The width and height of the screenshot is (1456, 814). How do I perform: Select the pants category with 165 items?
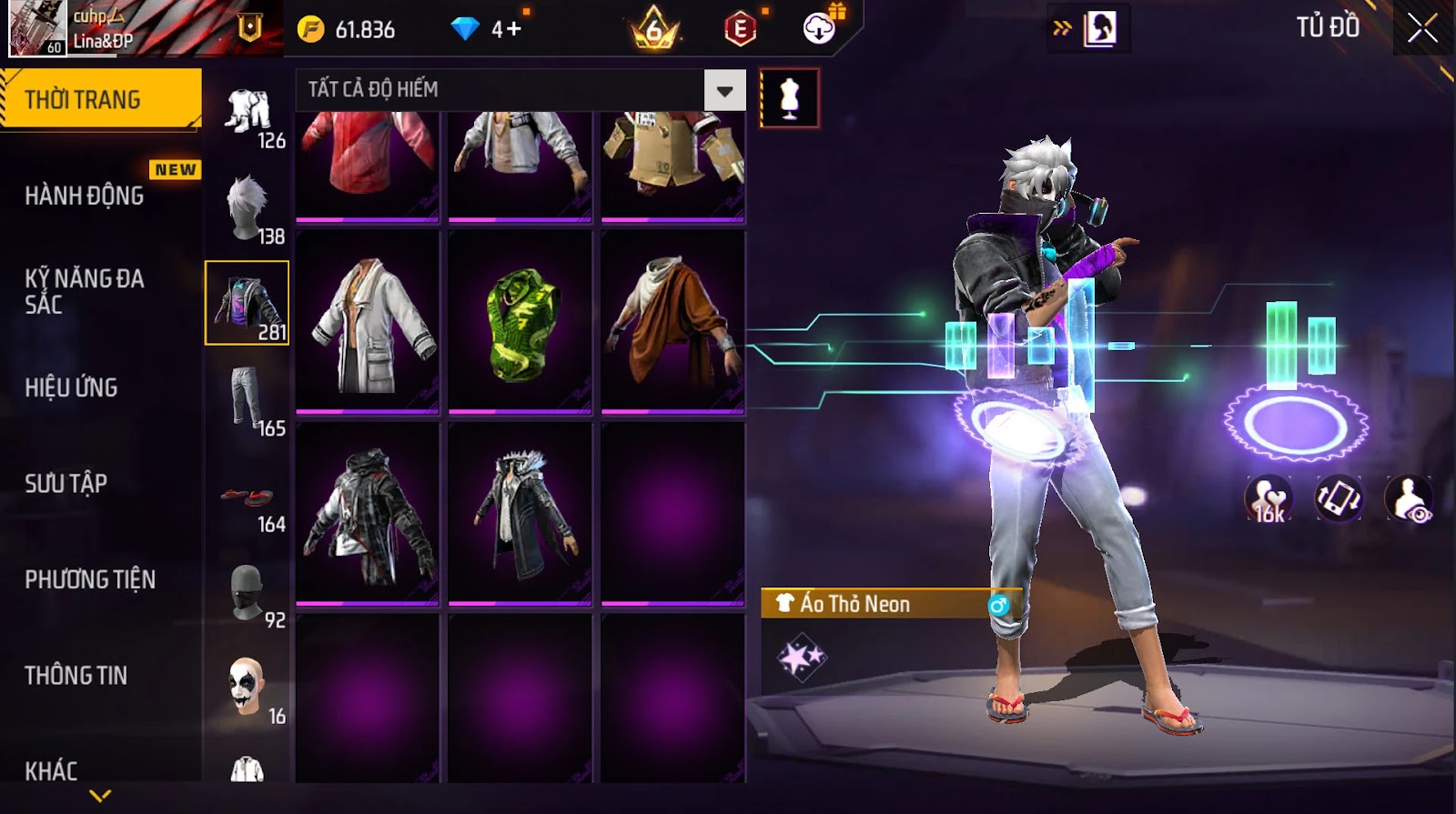[248, 399]
